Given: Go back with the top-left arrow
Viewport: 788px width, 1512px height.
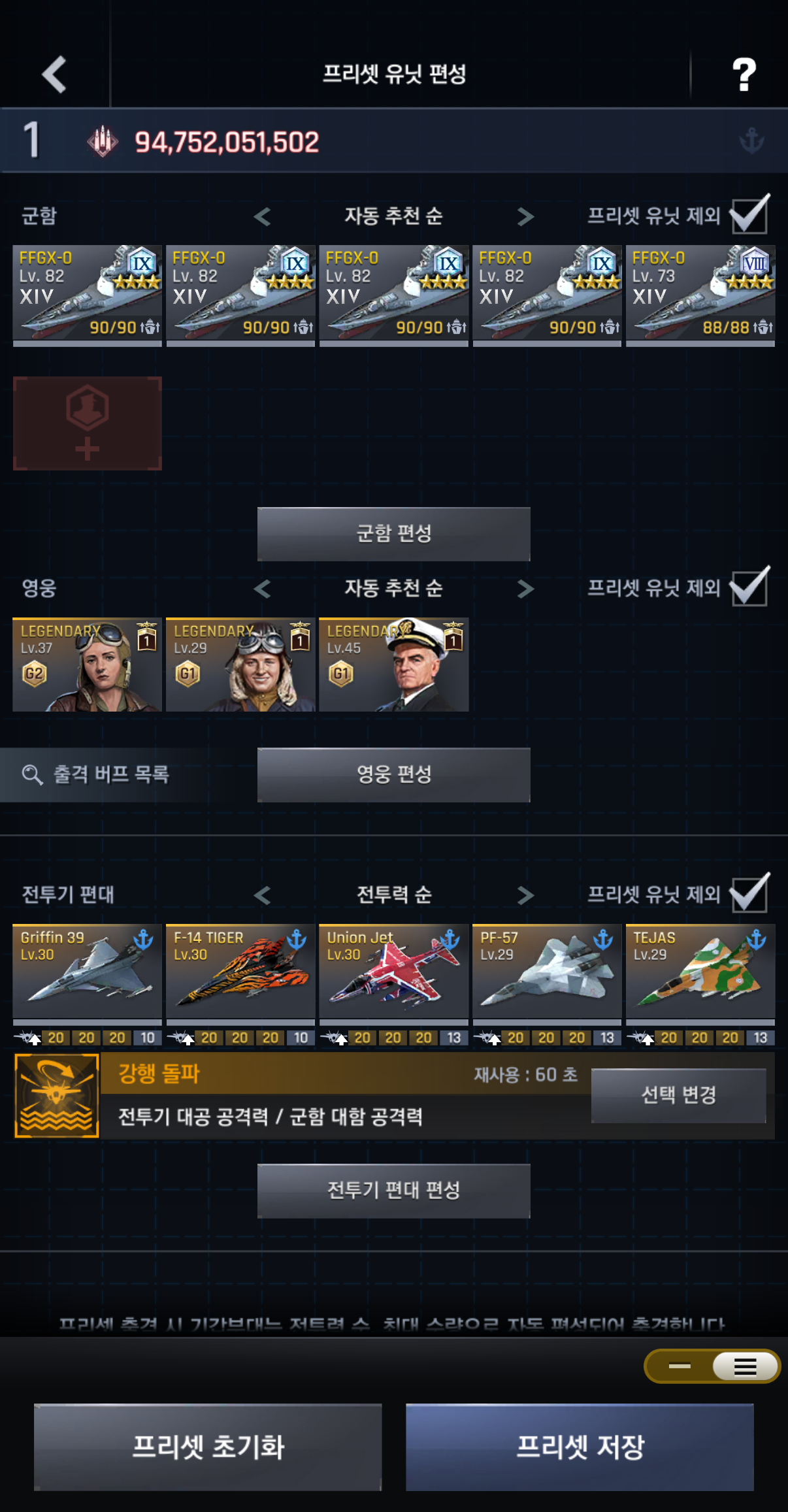Looking at the screenshot, I should (x=54, y=74).
